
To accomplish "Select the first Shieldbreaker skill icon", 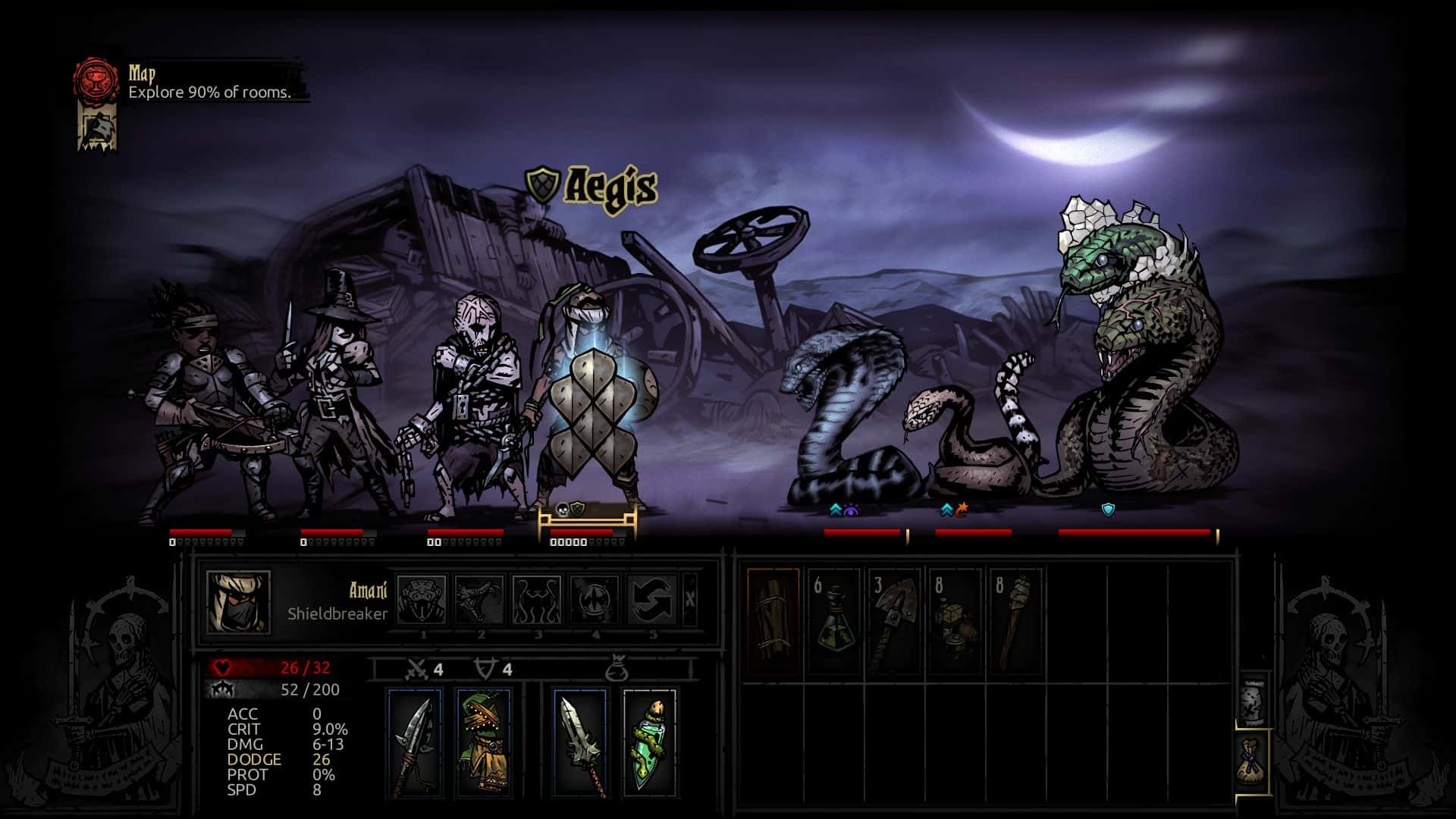I will [422, 600].
